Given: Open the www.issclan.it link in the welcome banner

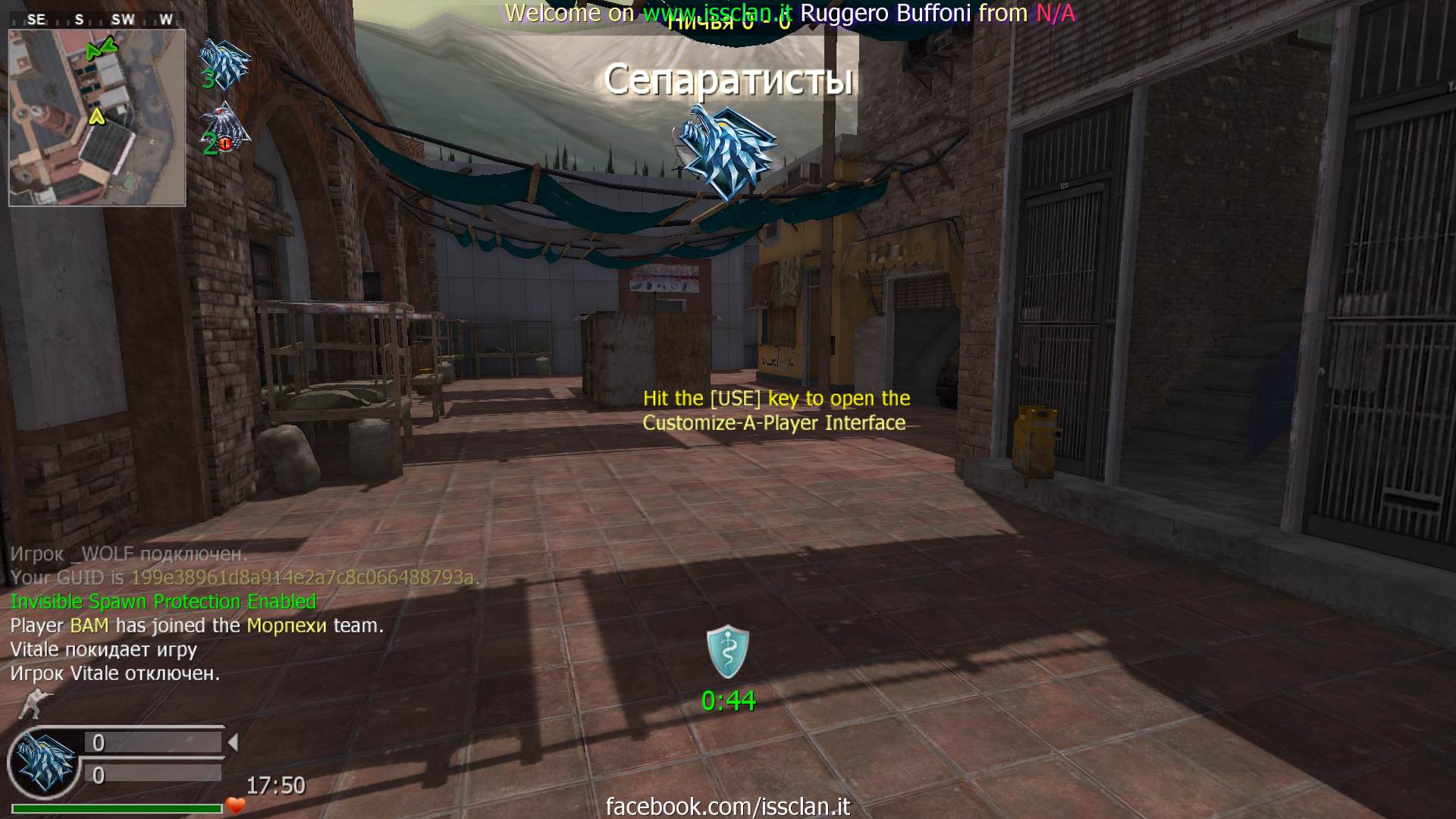Looking at the screenshot, I should tap(717, 13).
